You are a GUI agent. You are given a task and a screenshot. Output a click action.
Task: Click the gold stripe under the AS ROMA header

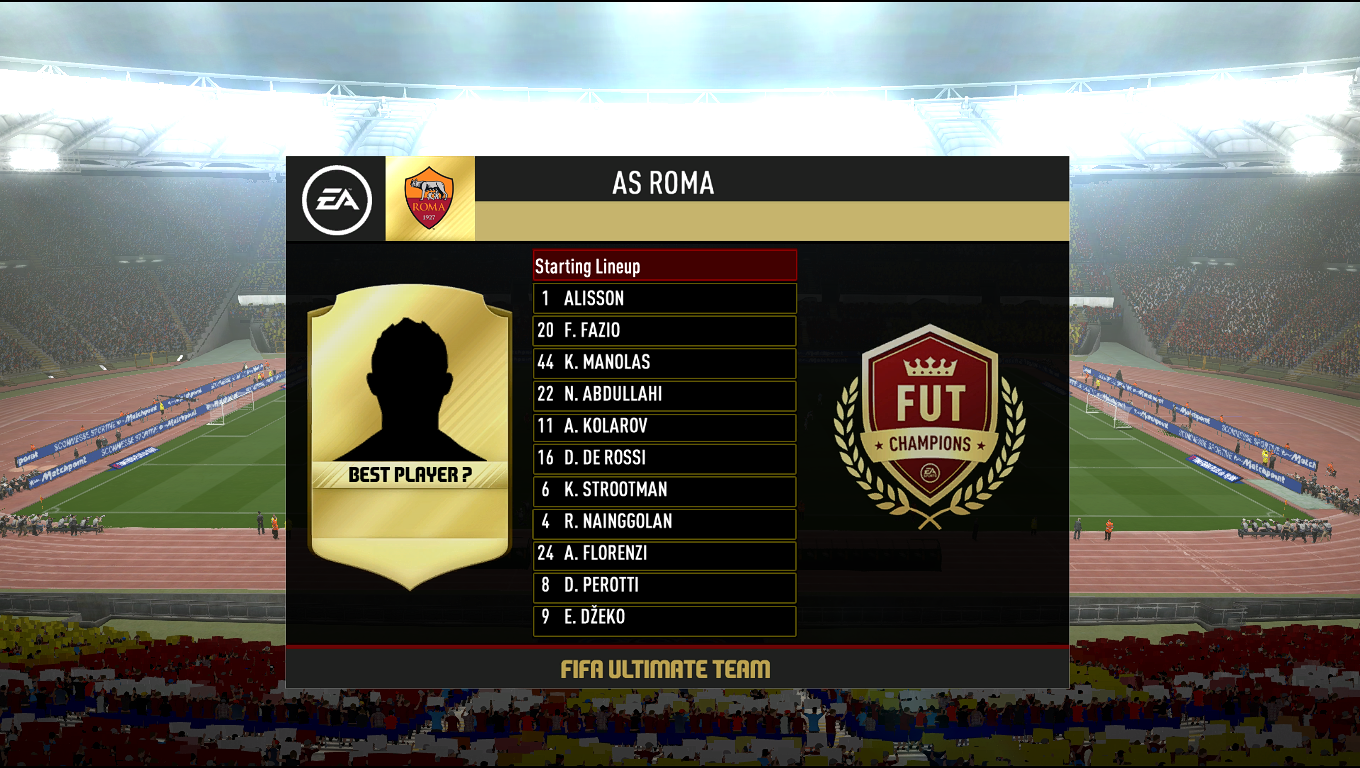[x=770, y=222]
